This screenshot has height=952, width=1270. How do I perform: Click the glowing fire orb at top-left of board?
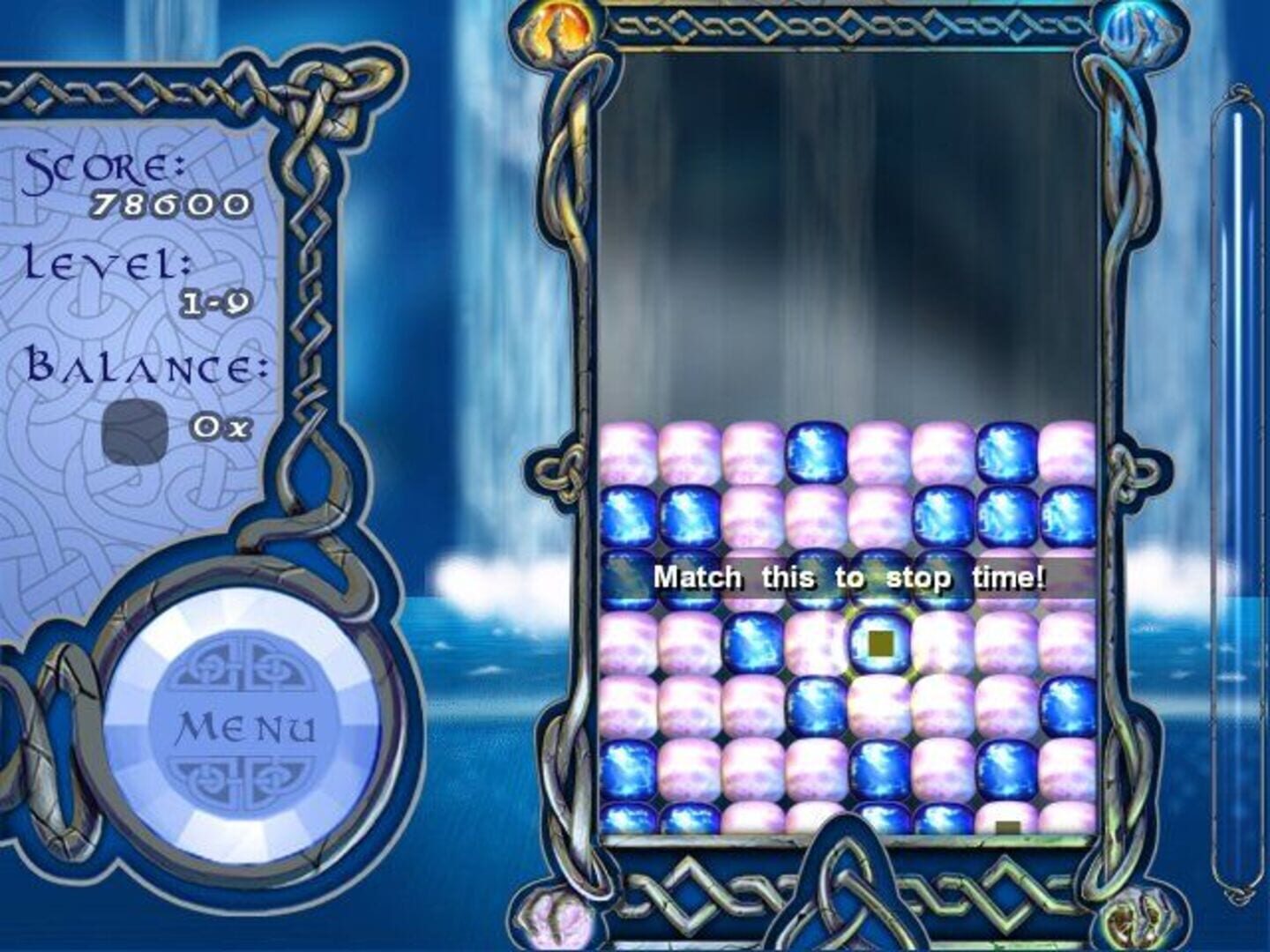click(556, 28)
